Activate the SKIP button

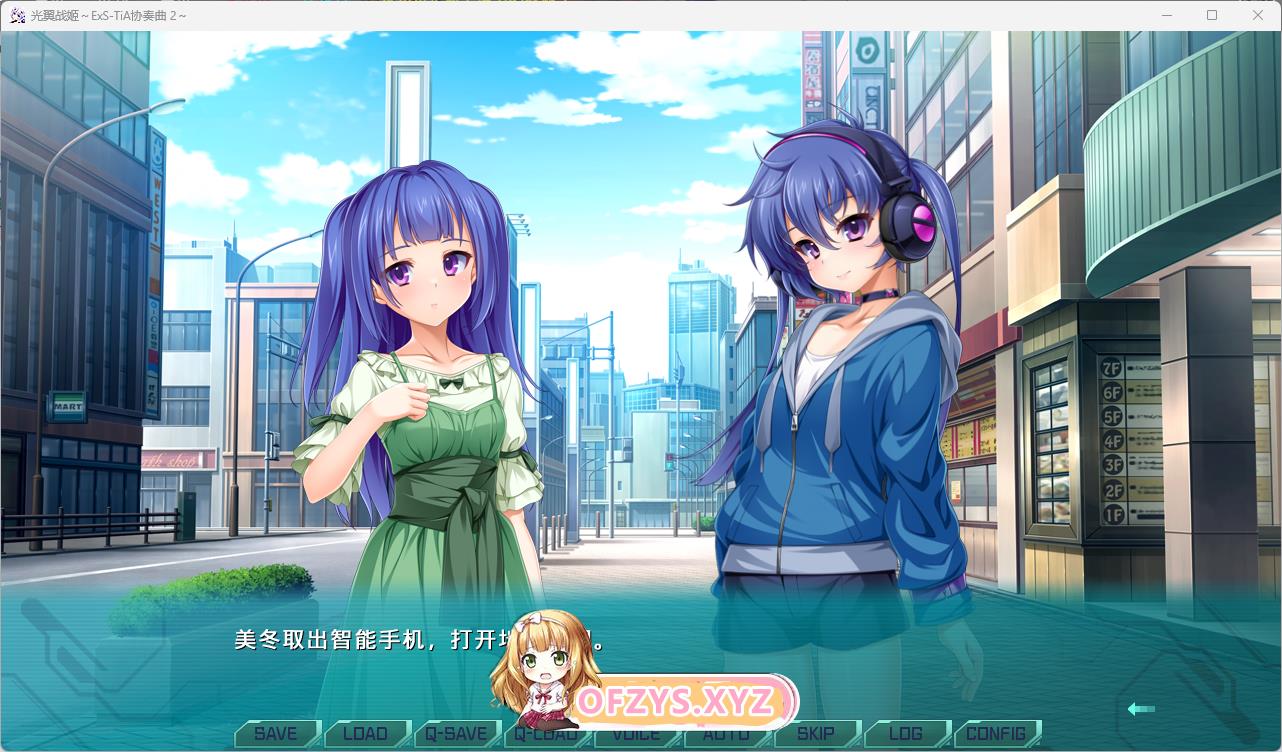(816, 734)
